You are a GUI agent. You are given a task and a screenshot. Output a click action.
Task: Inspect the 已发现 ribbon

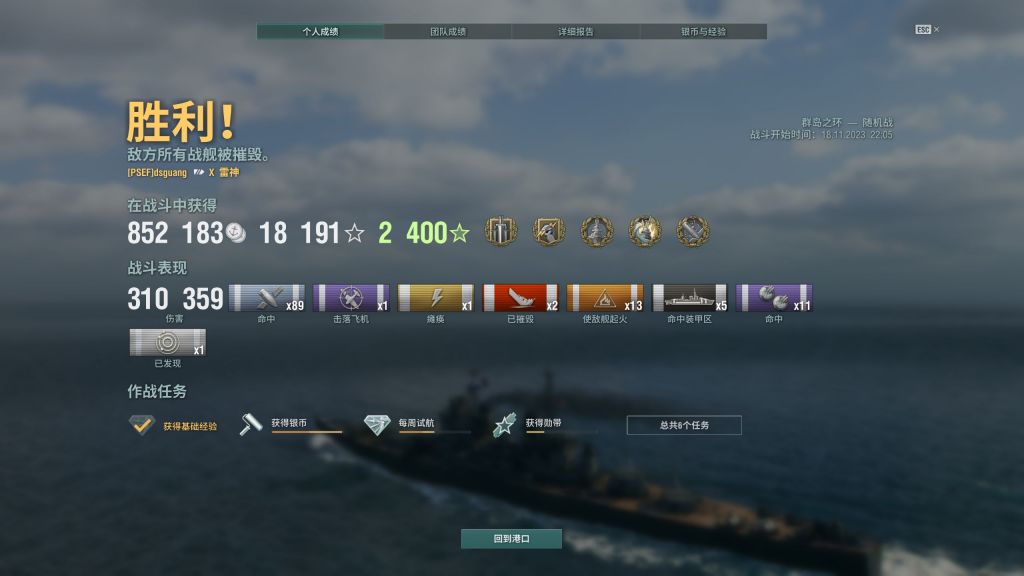(x=167, y=343)
